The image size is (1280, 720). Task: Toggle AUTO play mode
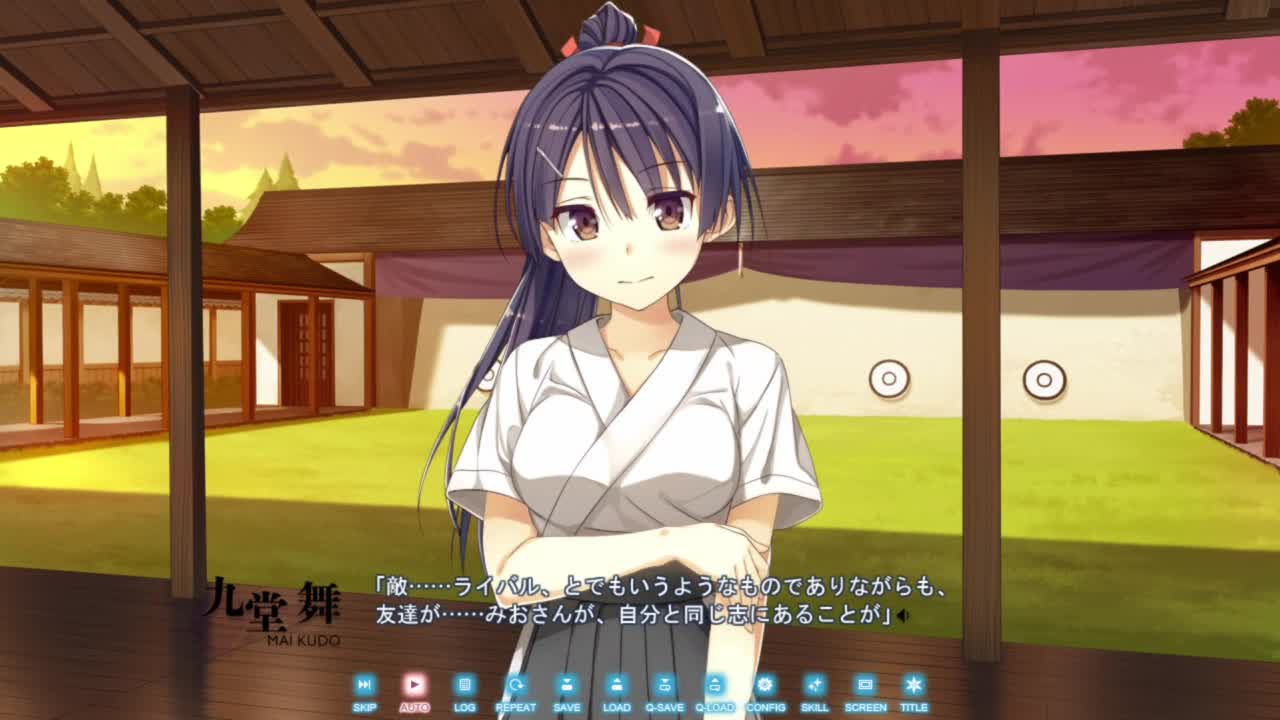coord(414,686)
